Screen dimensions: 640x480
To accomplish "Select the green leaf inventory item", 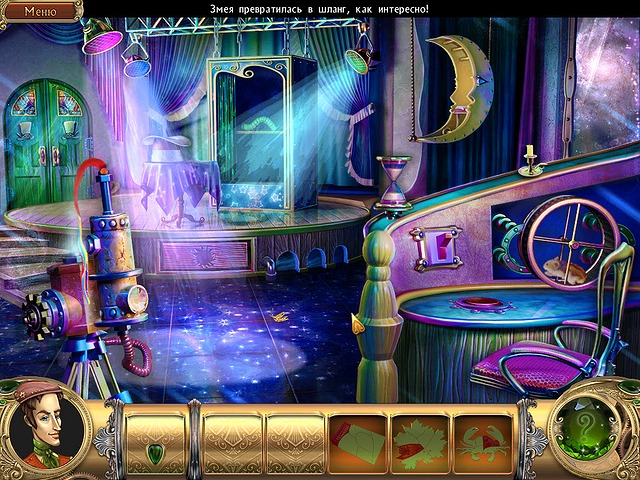I will point(419,440).
